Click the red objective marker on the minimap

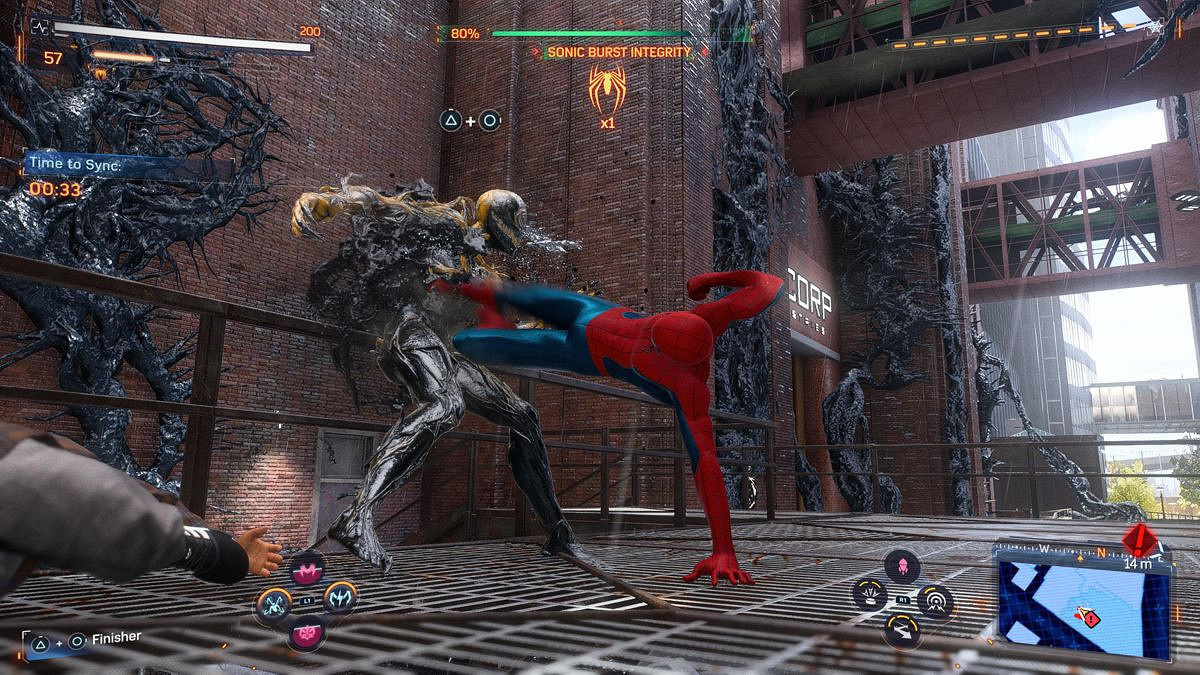(x=1086, y=618)
